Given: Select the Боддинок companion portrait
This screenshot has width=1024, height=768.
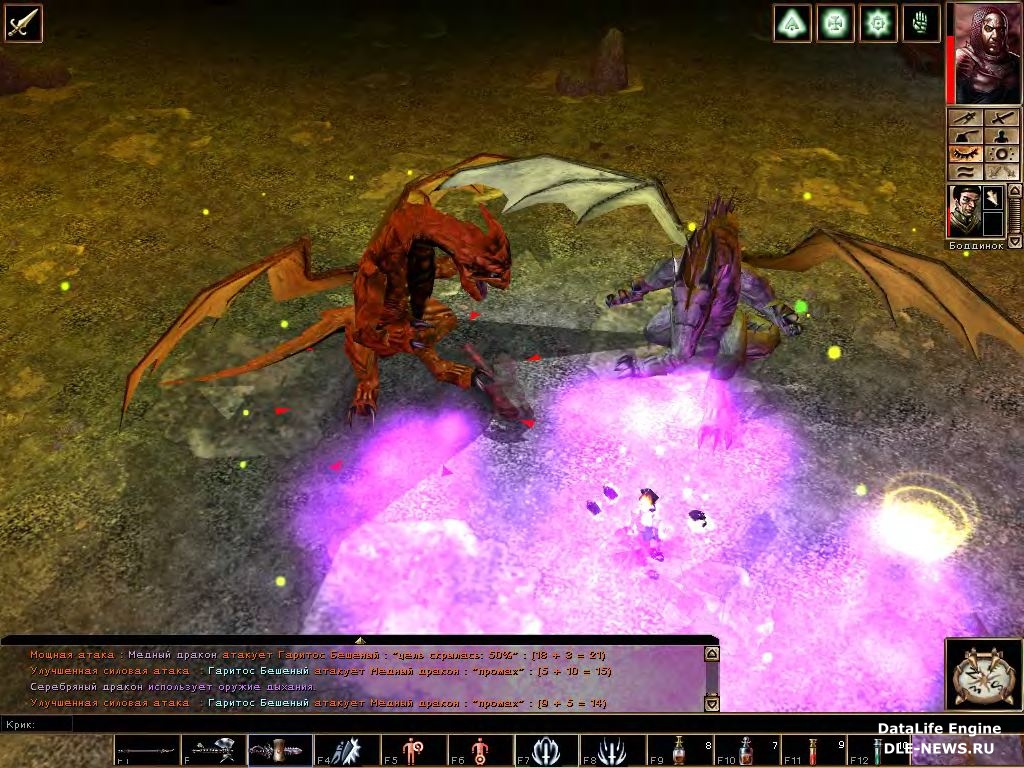Looking at the screenshot, I should pos(964,211).
